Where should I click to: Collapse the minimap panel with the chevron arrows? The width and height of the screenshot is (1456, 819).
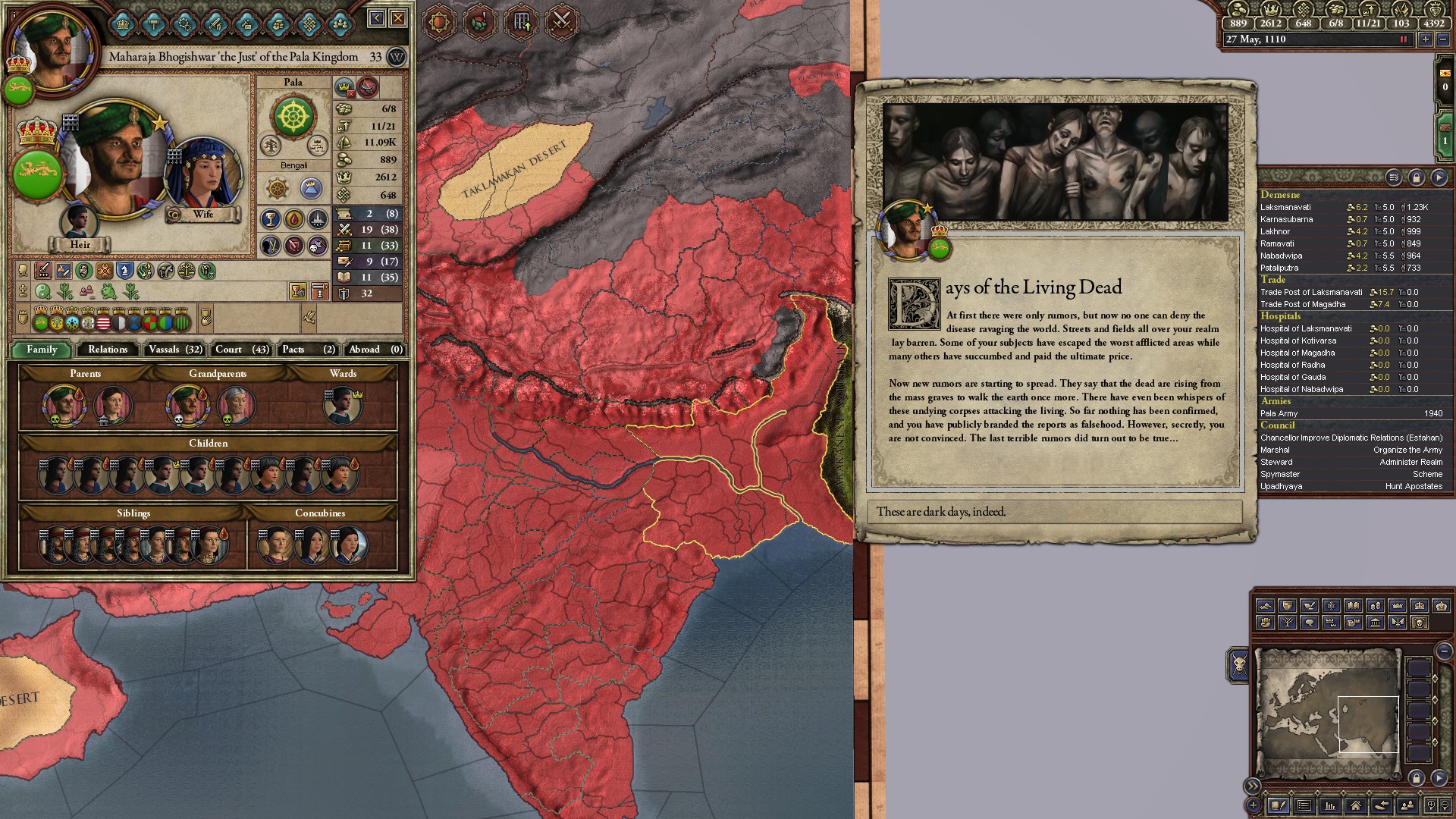[1253, 786]
